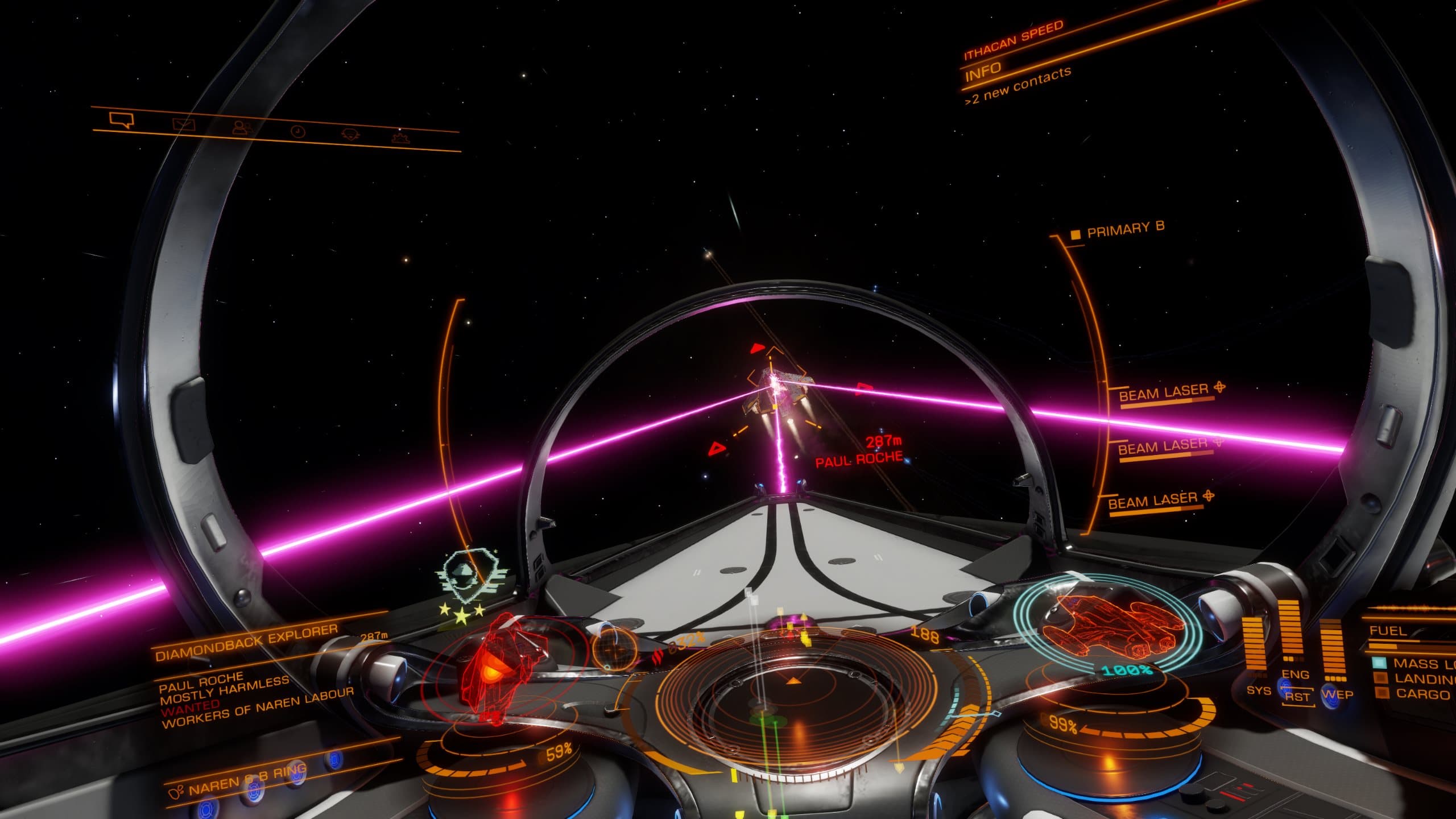1456x819 pixels.
Task: Click the three-star combat rank badge
Action: pos(462,611)
